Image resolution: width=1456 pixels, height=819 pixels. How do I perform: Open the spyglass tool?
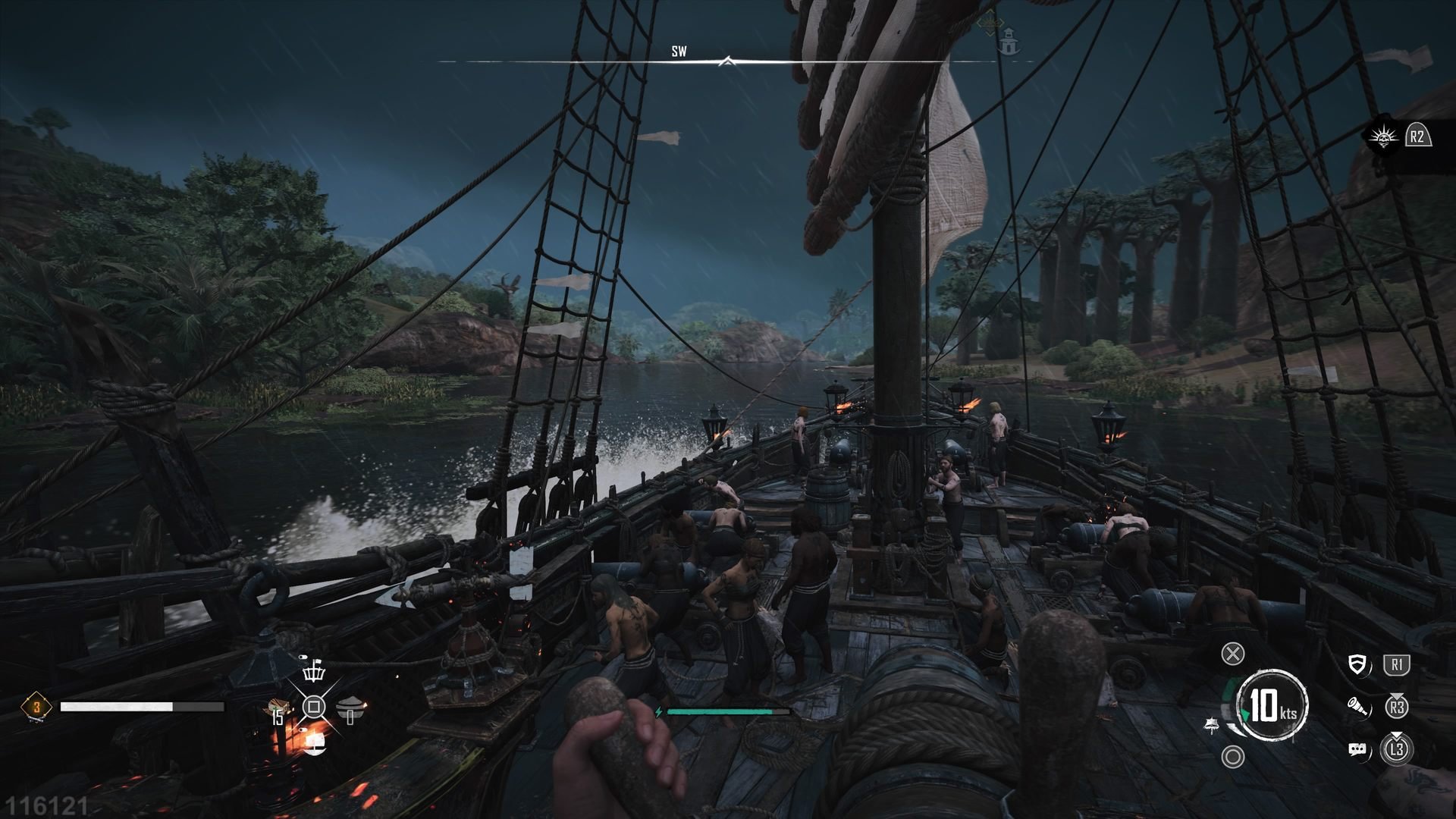point(1359,708)
